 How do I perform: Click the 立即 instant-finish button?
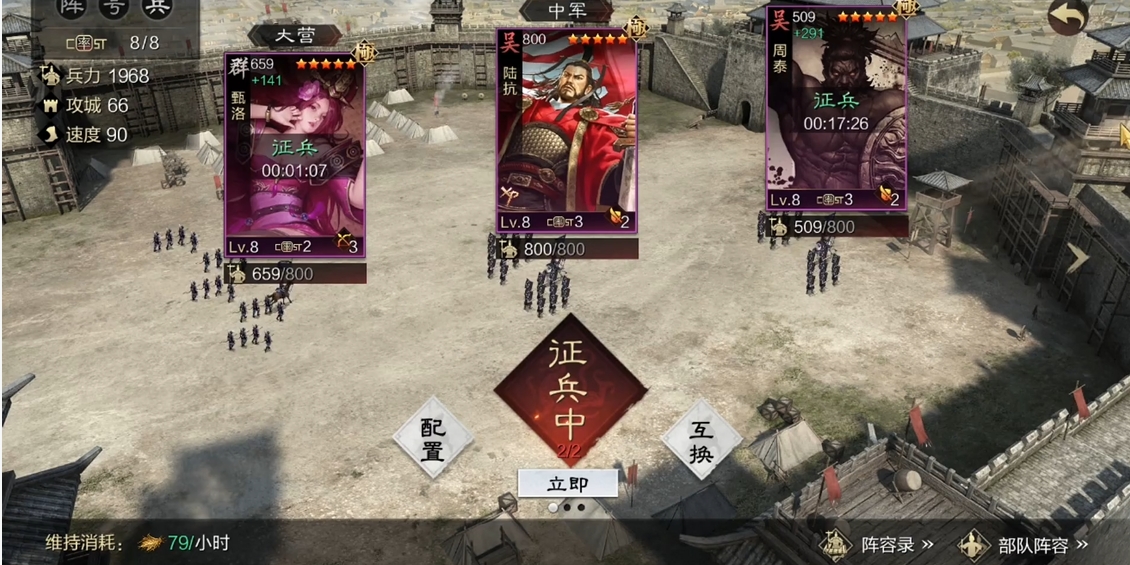(567, 484)
